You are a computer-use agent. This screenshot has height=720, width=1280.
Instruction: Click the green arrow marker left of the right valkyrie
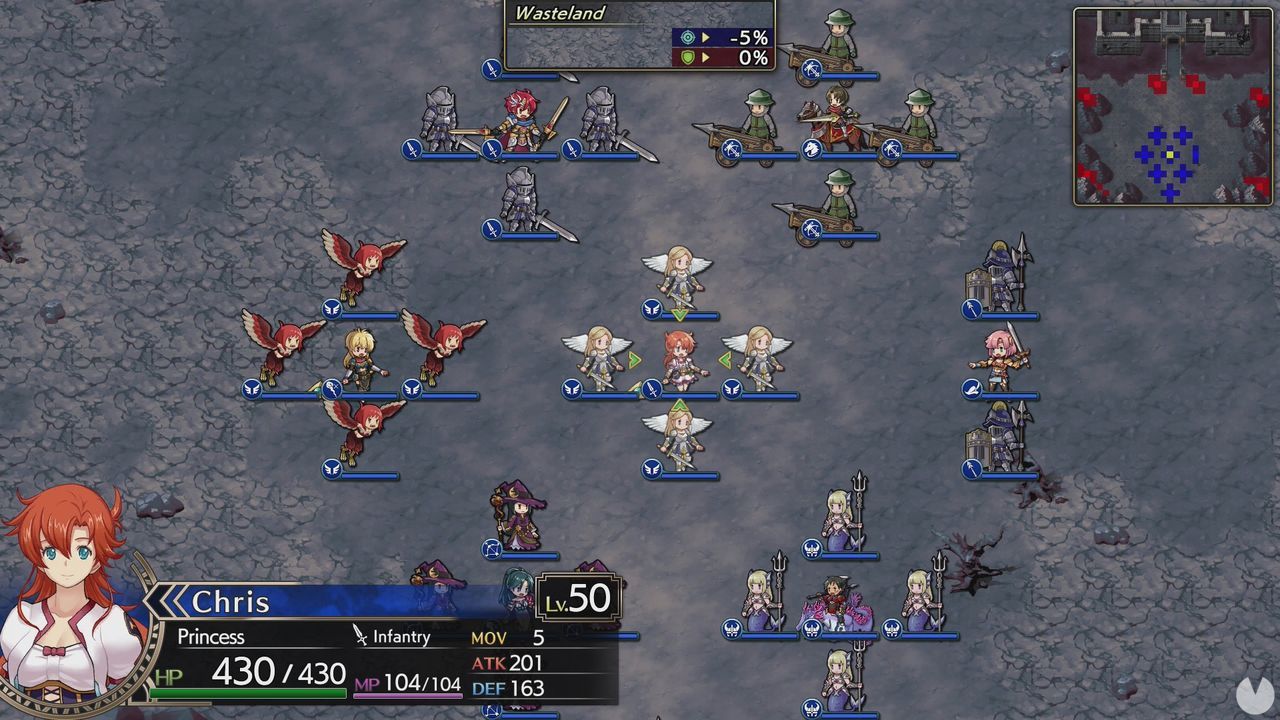tap(727, 358)
